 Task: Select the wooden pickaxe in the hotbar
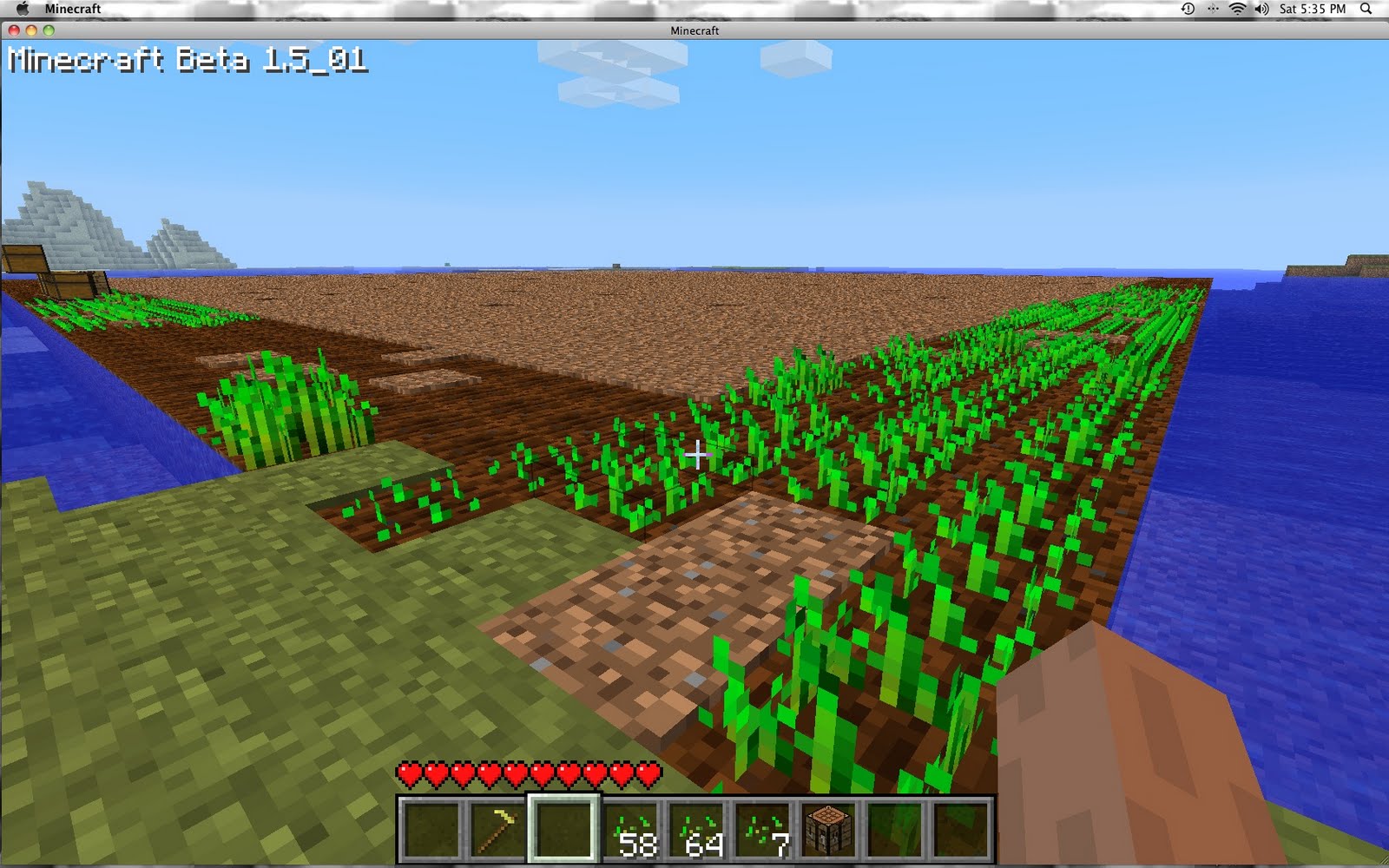(x=499, y=829)
